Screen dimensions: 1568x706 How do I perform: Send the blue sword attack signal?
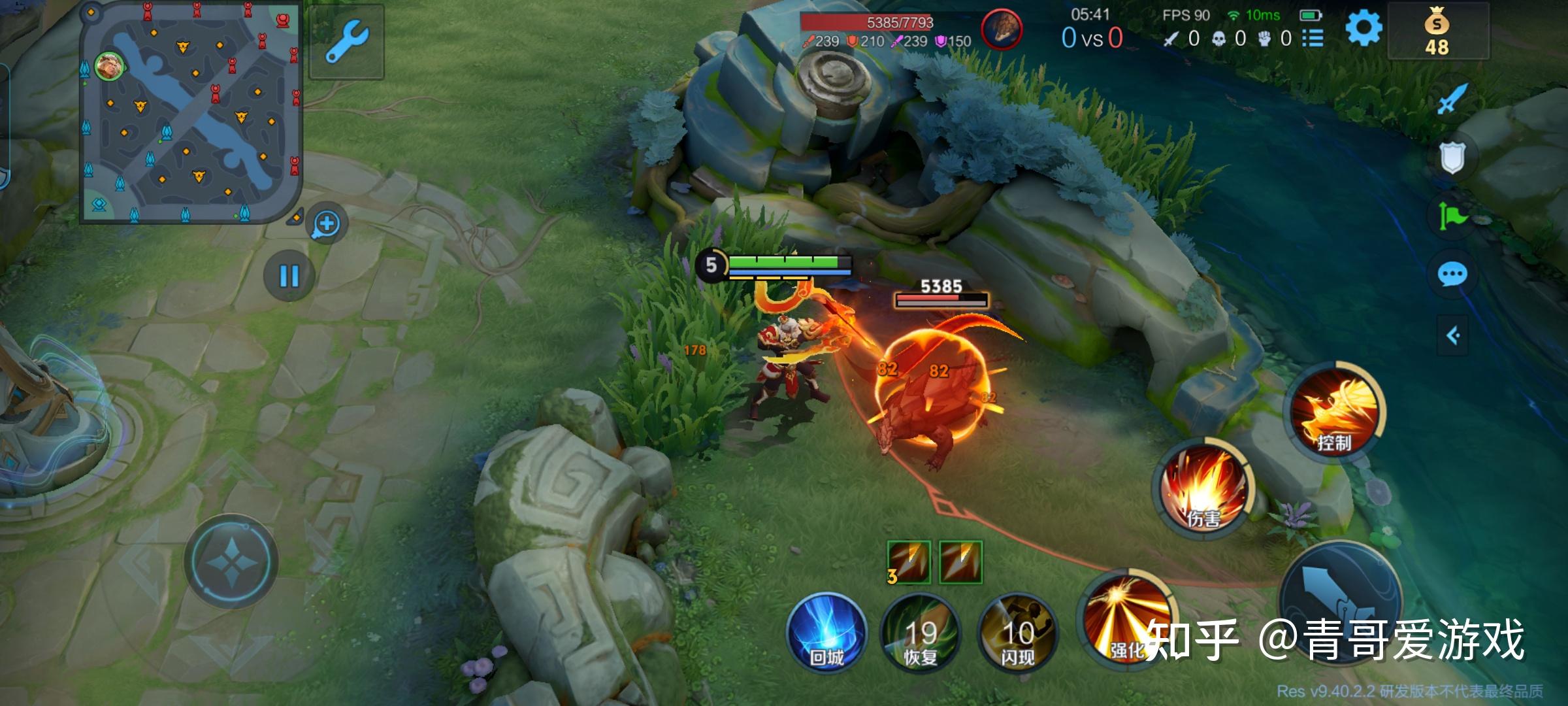coord(1451,100)
